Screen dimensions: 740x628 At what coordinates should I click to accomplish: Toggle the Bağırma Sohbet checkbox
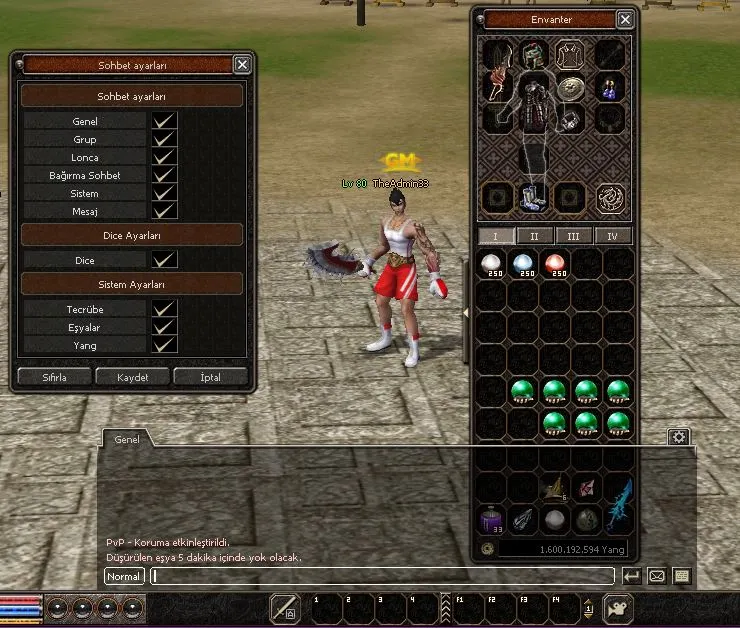[164, 175]
